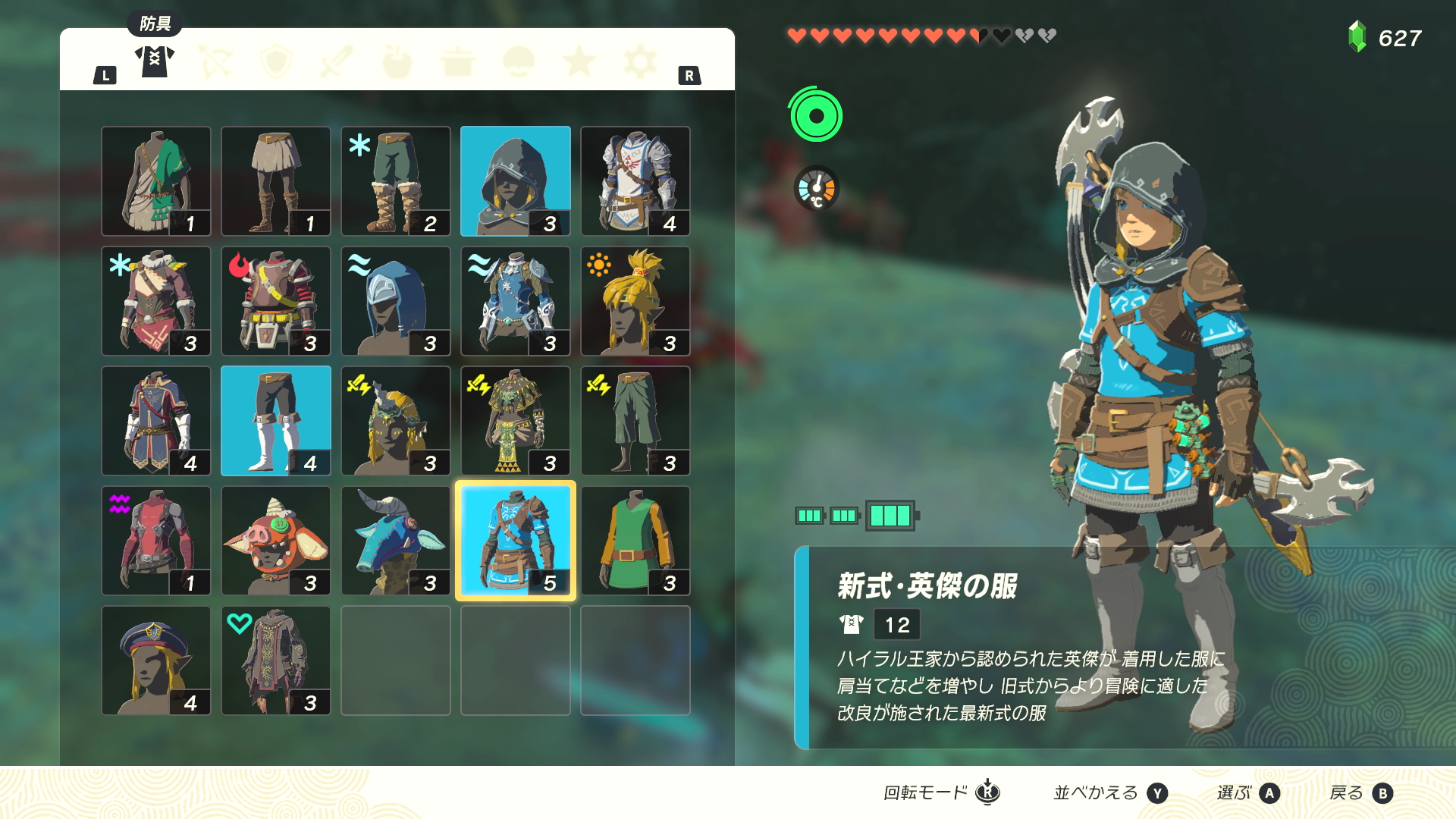Open the food category icon

397,61
